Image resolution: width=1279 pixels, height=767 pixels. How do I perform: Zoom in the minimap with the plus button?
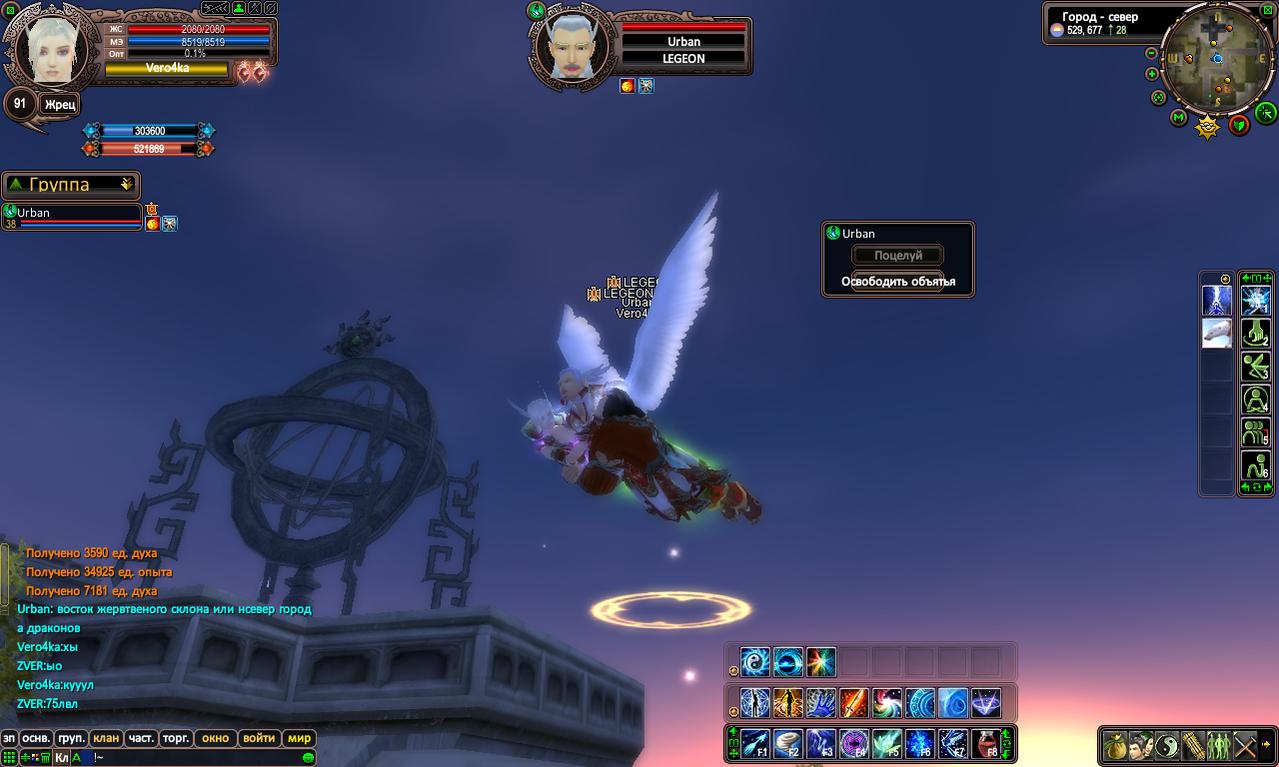click(1151, 74)
